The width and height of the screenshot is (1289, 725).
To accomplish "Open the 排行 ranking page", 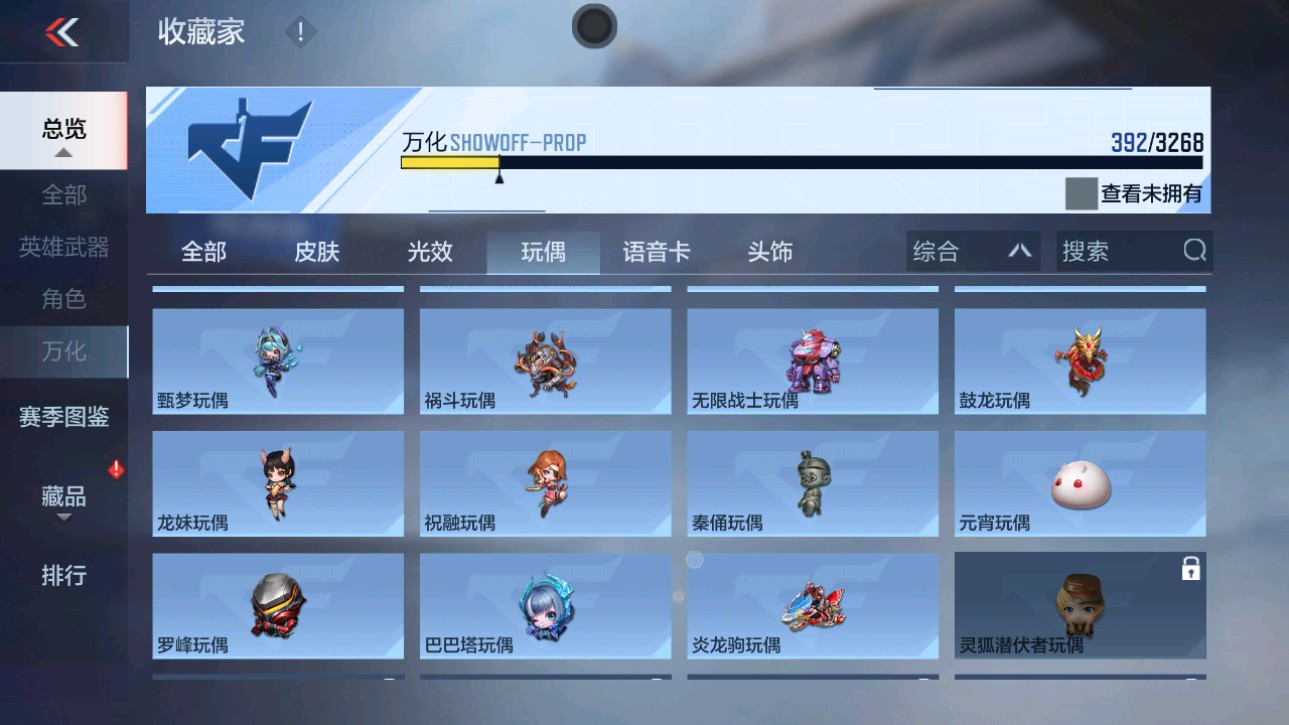I will (x=63, y=576).
